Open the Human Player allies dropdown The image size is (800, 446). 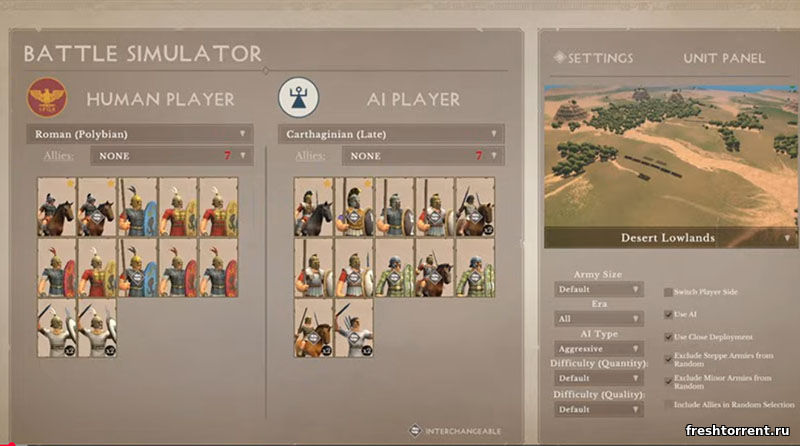point(170,156)
